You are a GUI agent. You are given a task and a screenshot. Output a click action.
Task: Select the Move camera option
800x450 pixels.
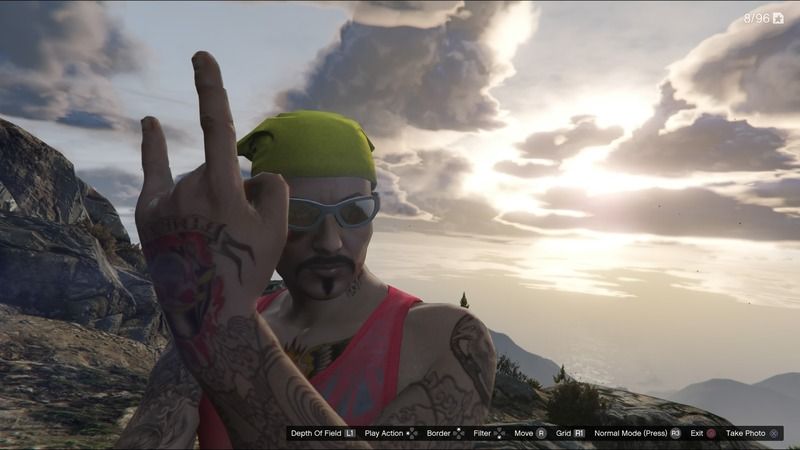(529, 433)
